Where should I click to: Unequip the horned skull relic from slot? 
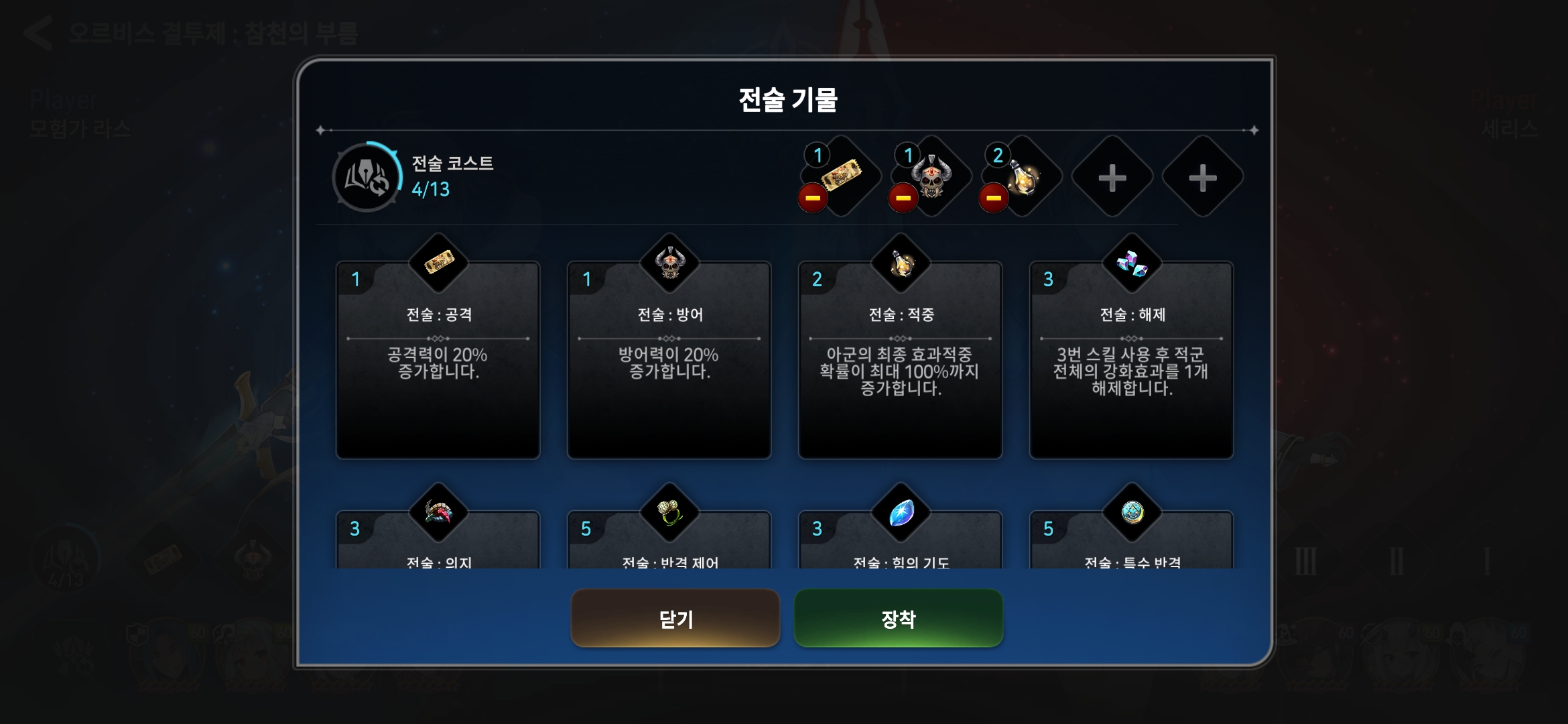[903, 198]
